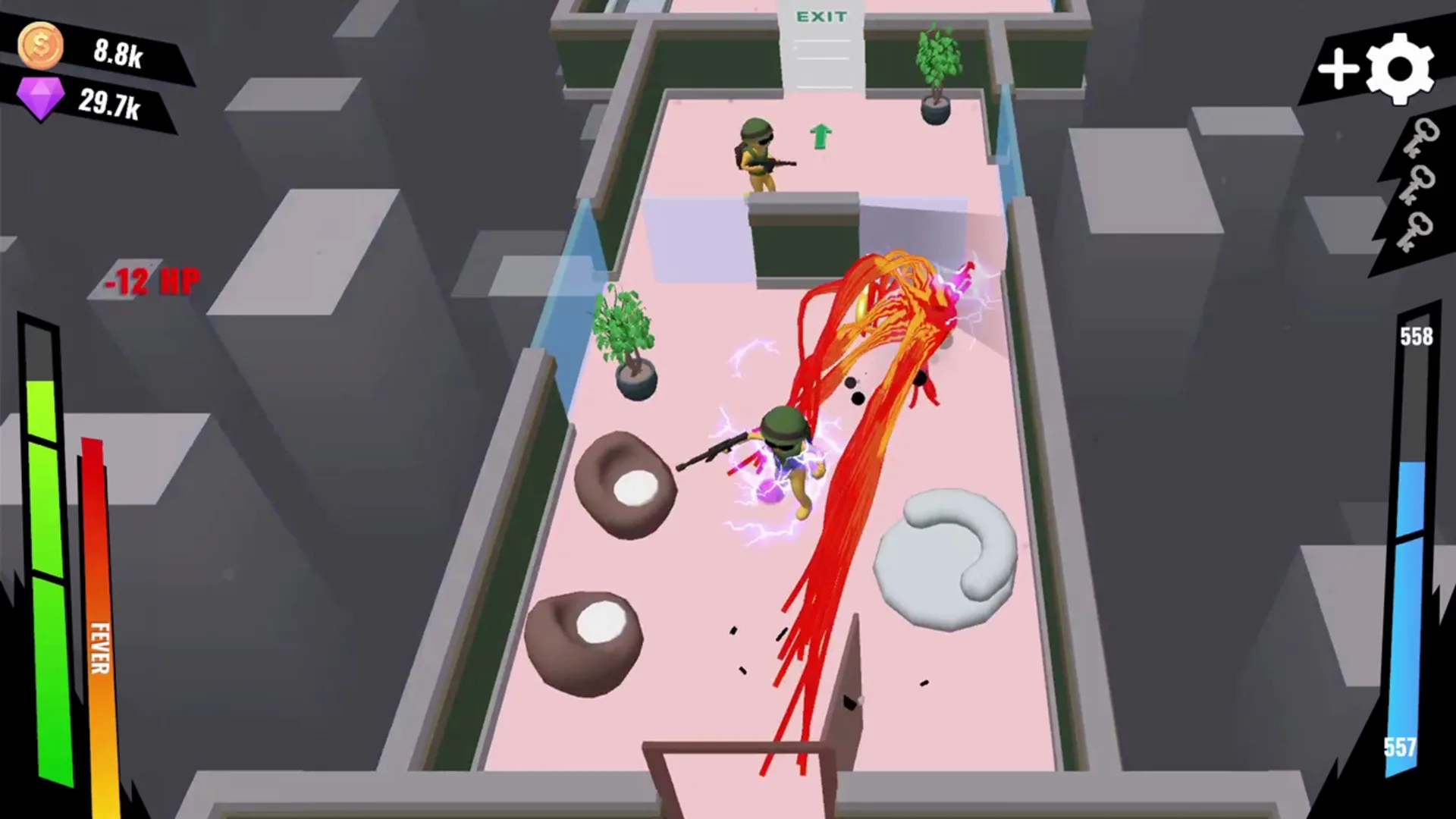Select the white curled rug
1456x819 pixels.
944,554
